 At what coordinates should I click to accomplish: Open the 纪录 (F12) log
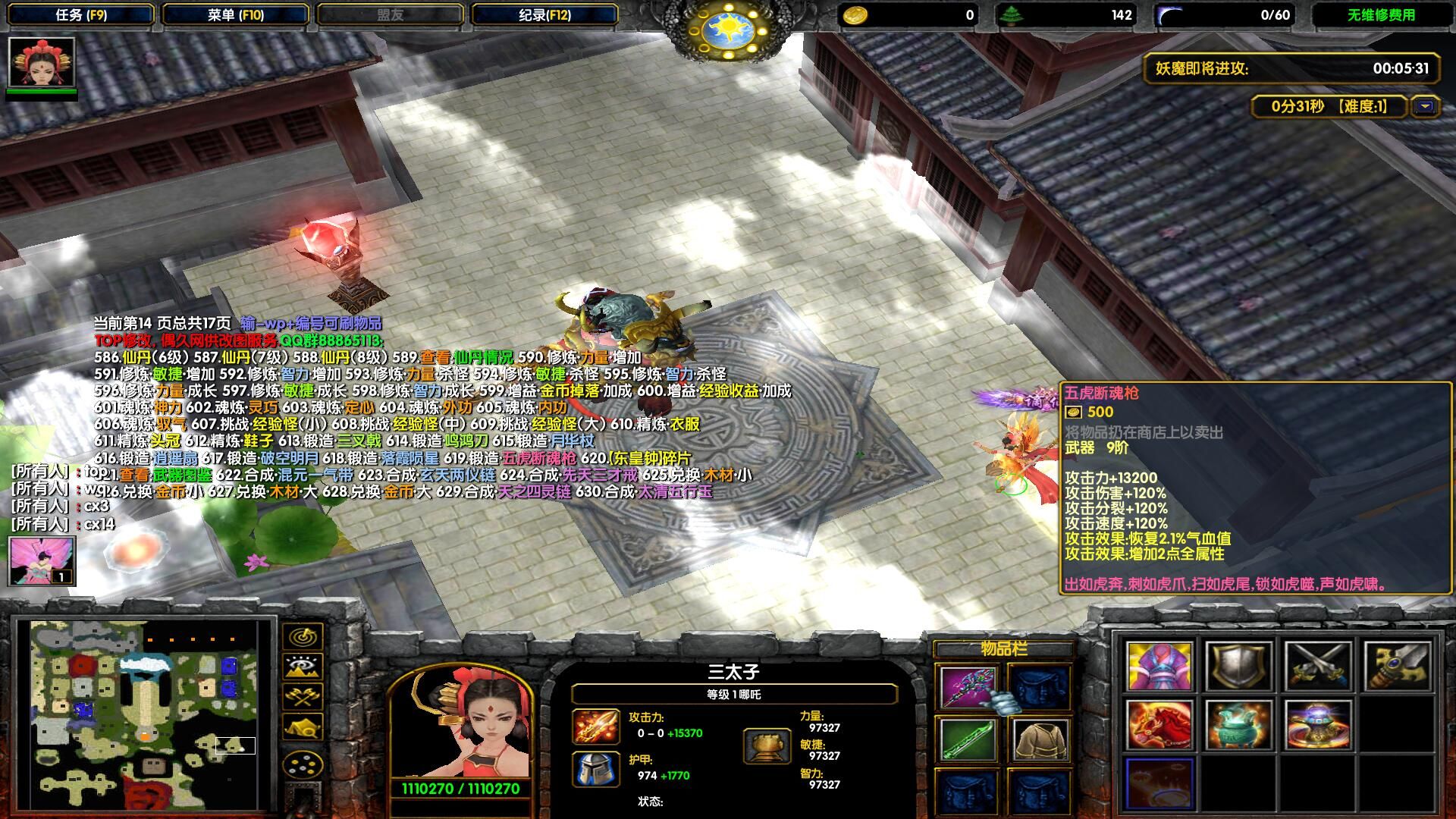point(544,14)
